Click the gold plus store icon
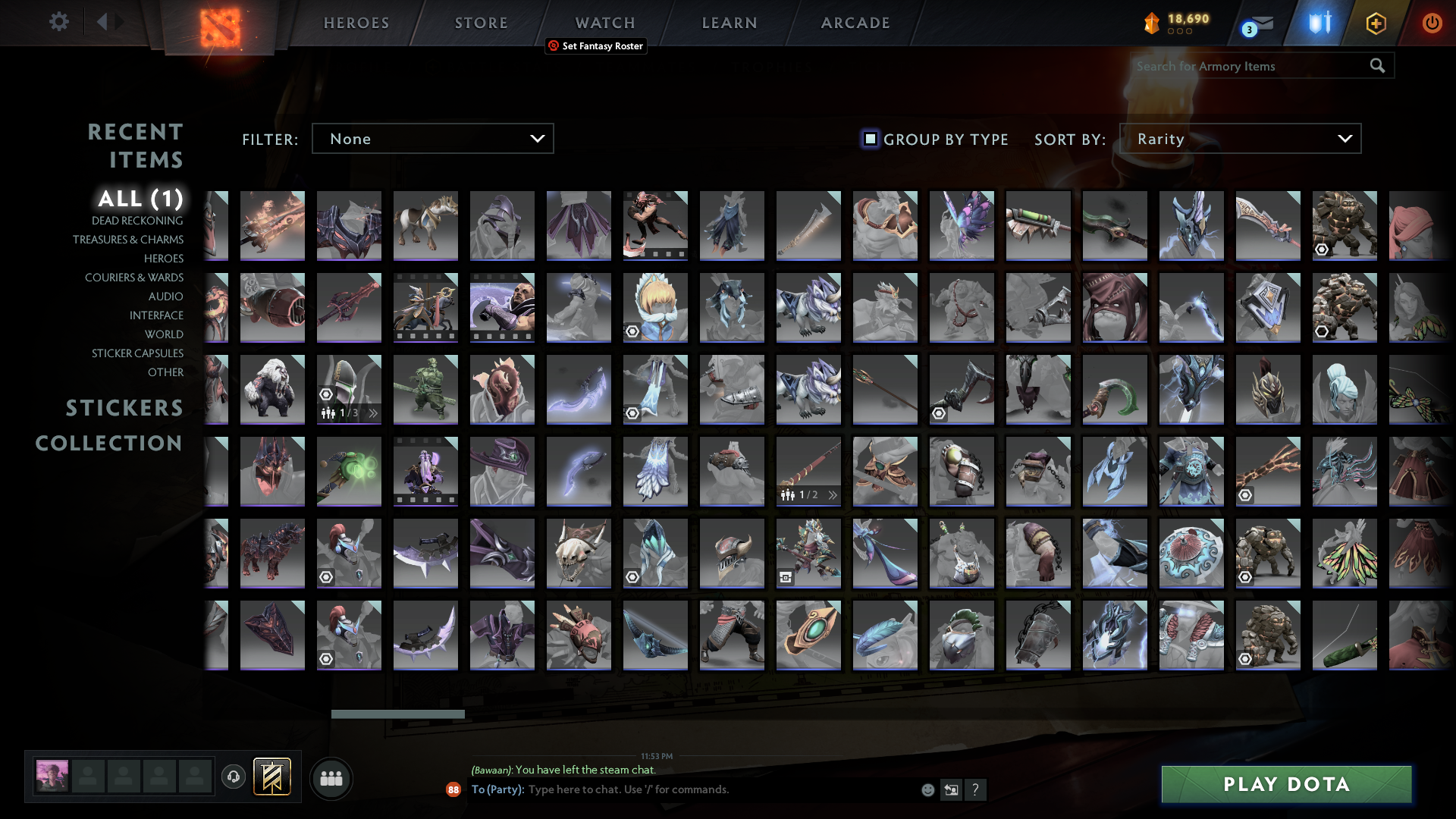Viewport: 1456px width, 819px height. click(x=1376, y=23)
